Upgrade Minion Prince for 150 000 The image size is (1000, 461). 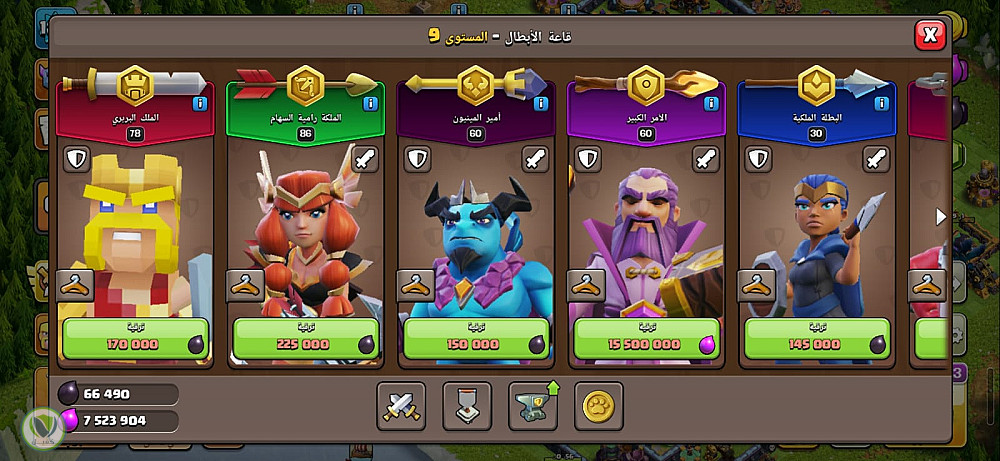coord(476,338)
